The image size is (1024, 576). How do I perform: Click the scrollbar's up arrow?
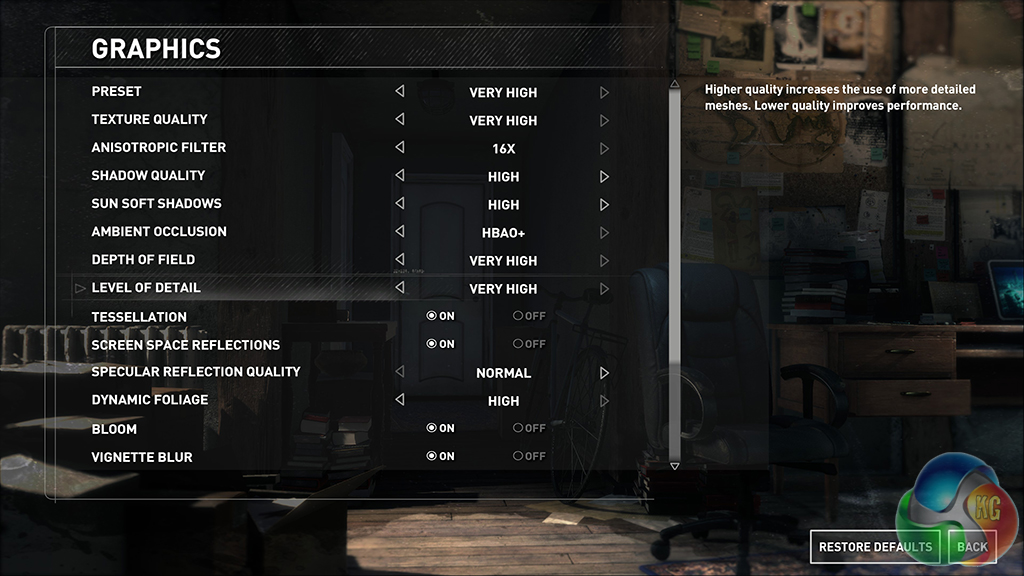point(674,85)
